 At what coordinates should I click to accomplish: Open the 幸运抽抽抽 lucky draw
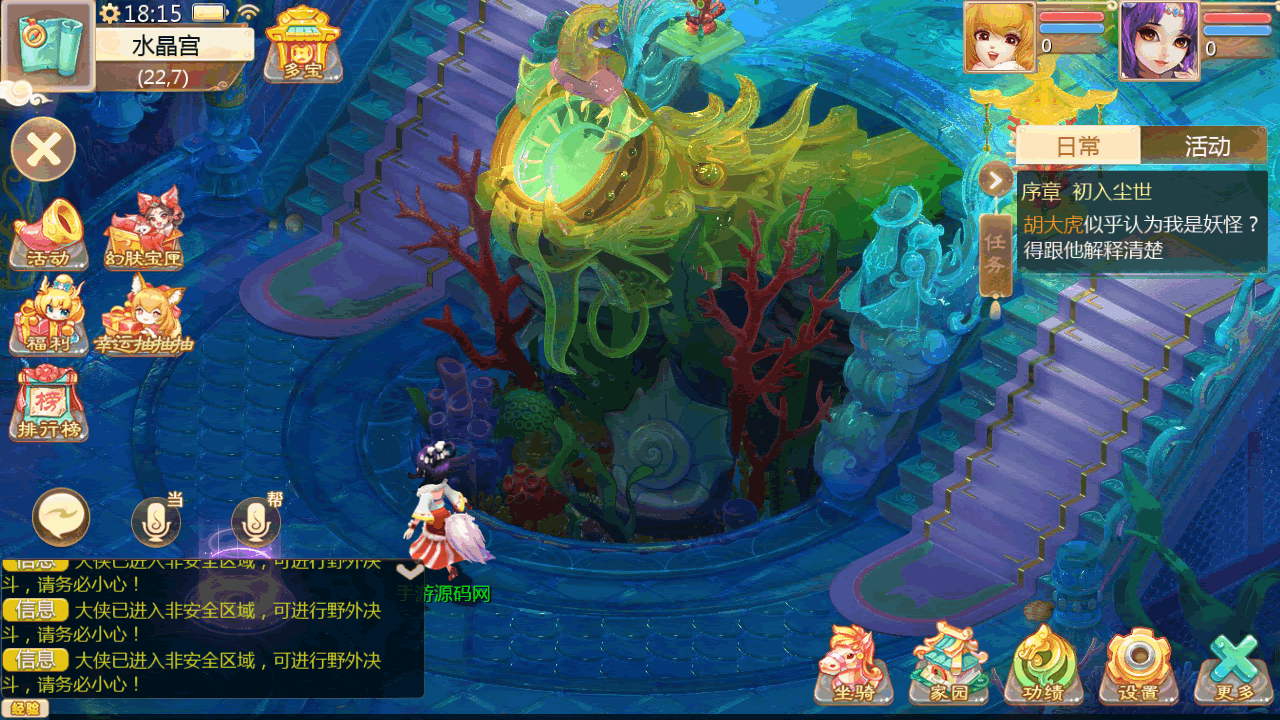pos(144,317)
